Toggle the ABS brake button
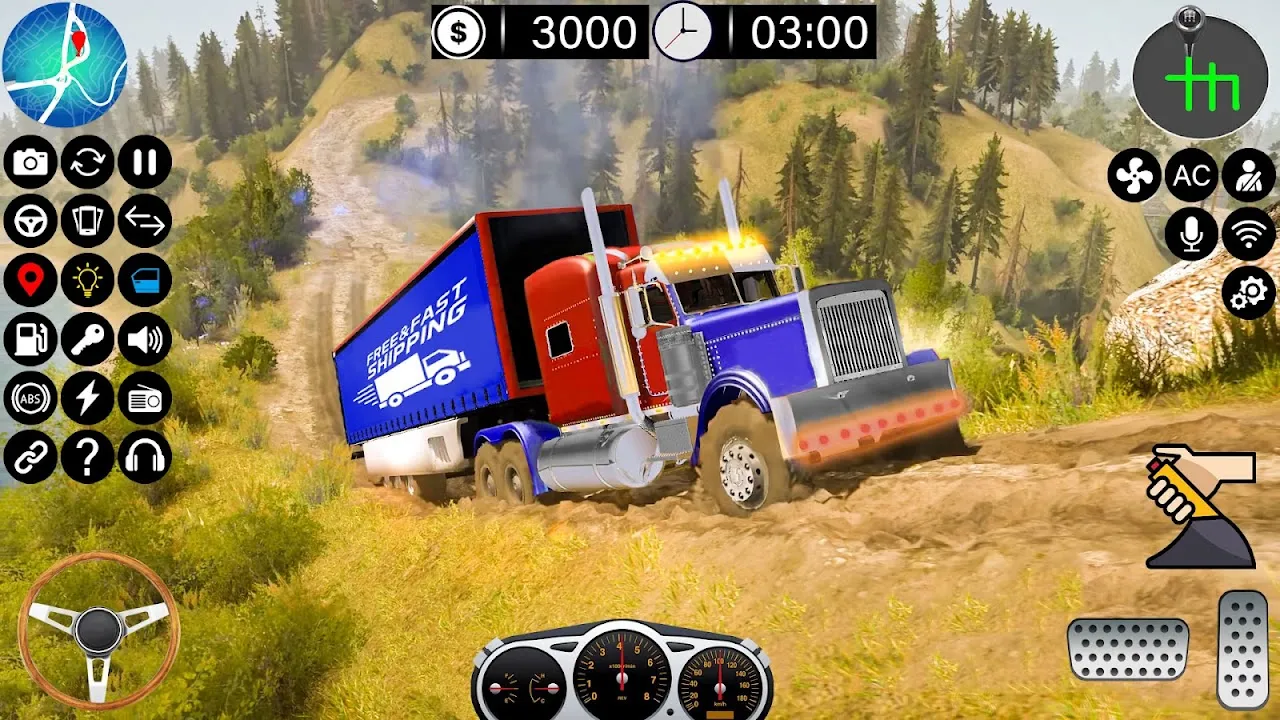This screenshot has width=1280, height=720. coord(30,399)
